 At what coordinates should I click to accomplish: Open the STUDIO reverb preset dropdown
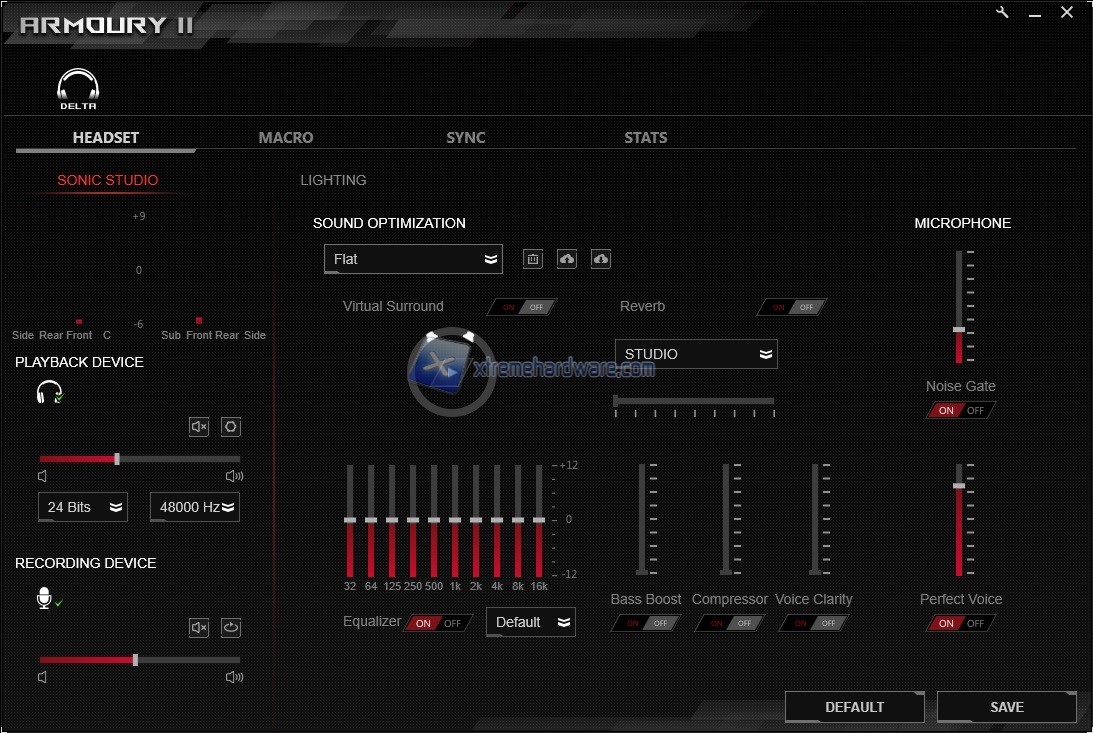point(696,354)
